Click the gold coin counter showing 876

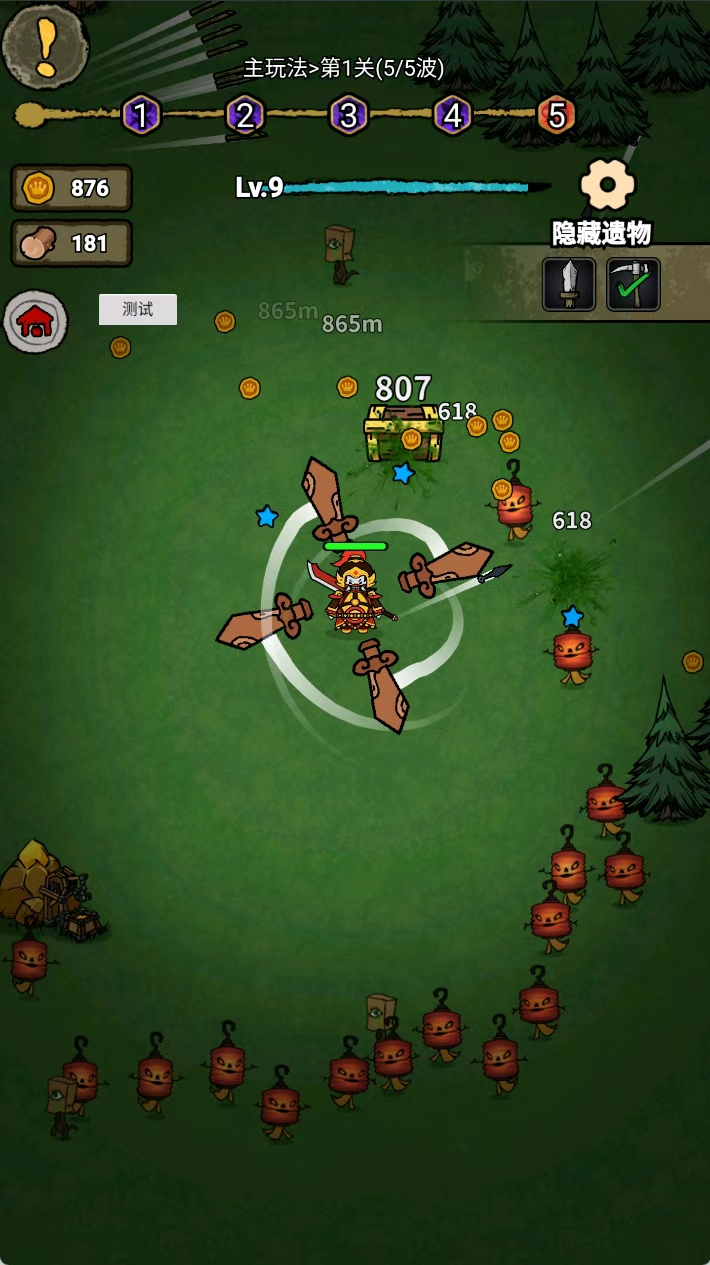pyautogui.click(x=72, y=188)
